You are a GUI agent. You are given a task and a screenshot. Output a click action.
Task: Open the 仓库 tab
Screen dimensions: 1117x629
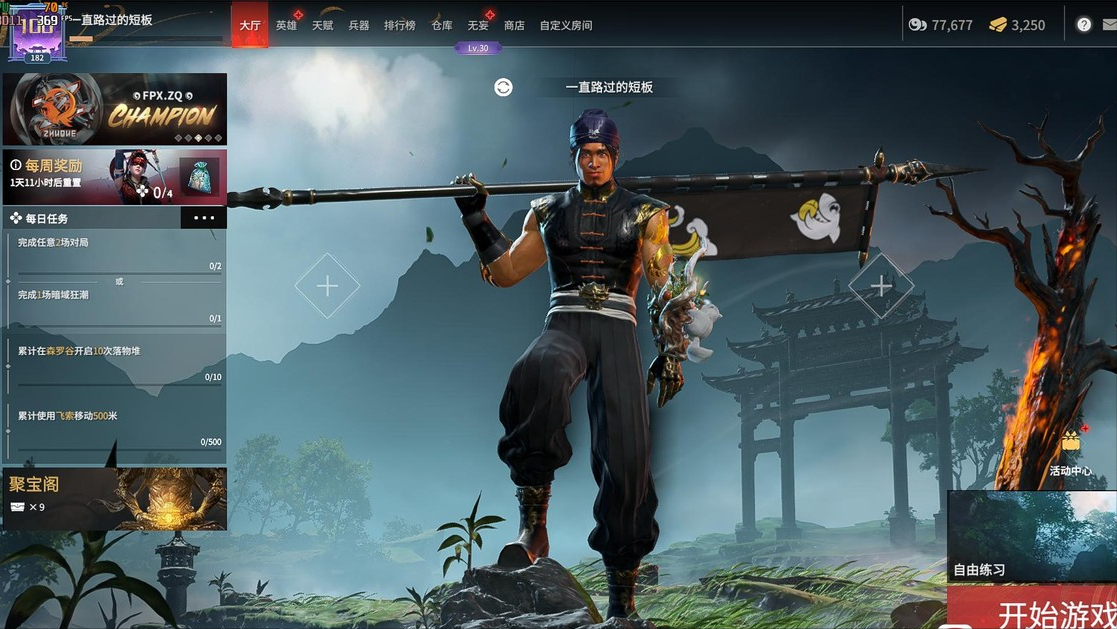[x=441, y=25]
